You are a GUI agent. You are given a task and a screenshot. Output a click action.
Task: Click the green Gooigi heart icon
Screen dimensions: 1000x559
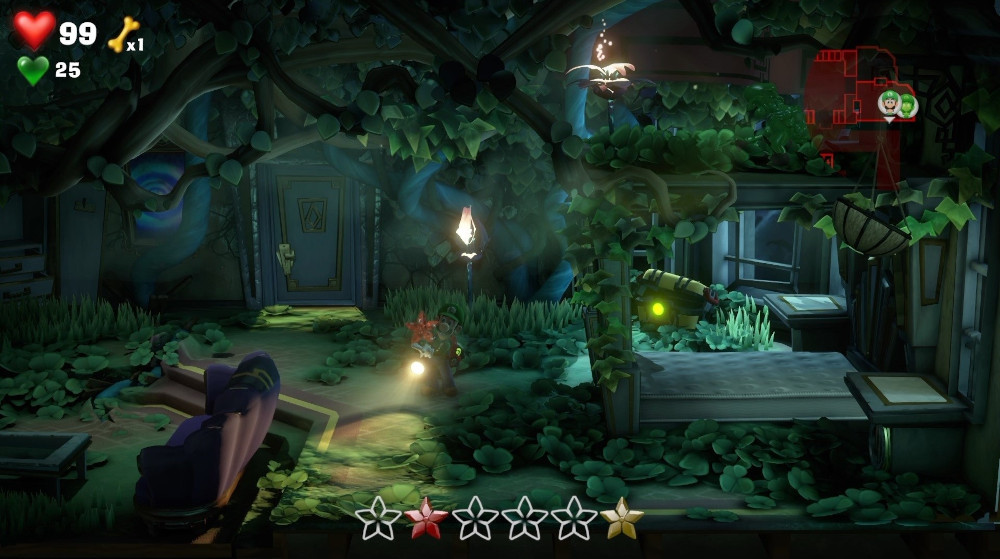click(33, 70)
